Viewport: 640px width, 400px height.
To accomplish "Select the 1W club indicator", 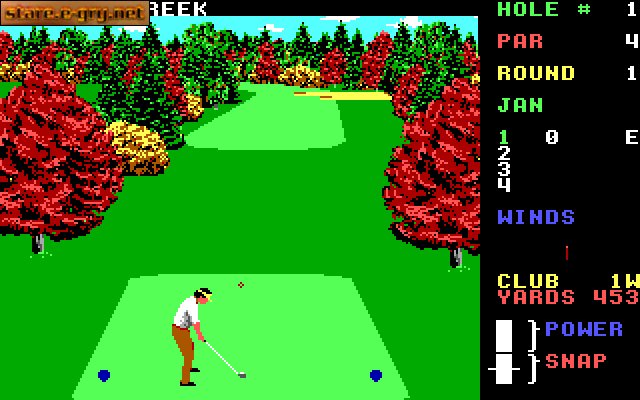I will tap(623, 281).
